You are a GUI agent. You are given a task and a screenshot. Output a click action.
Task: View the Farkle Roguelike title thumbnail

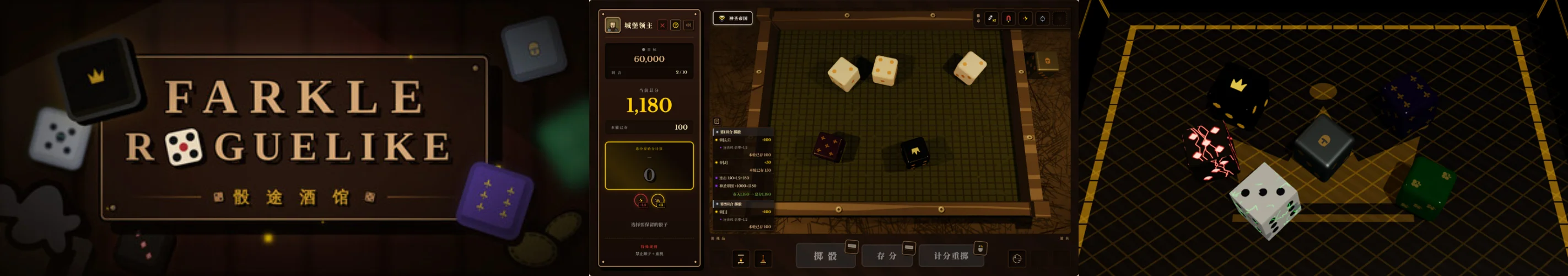pos(294,137)
